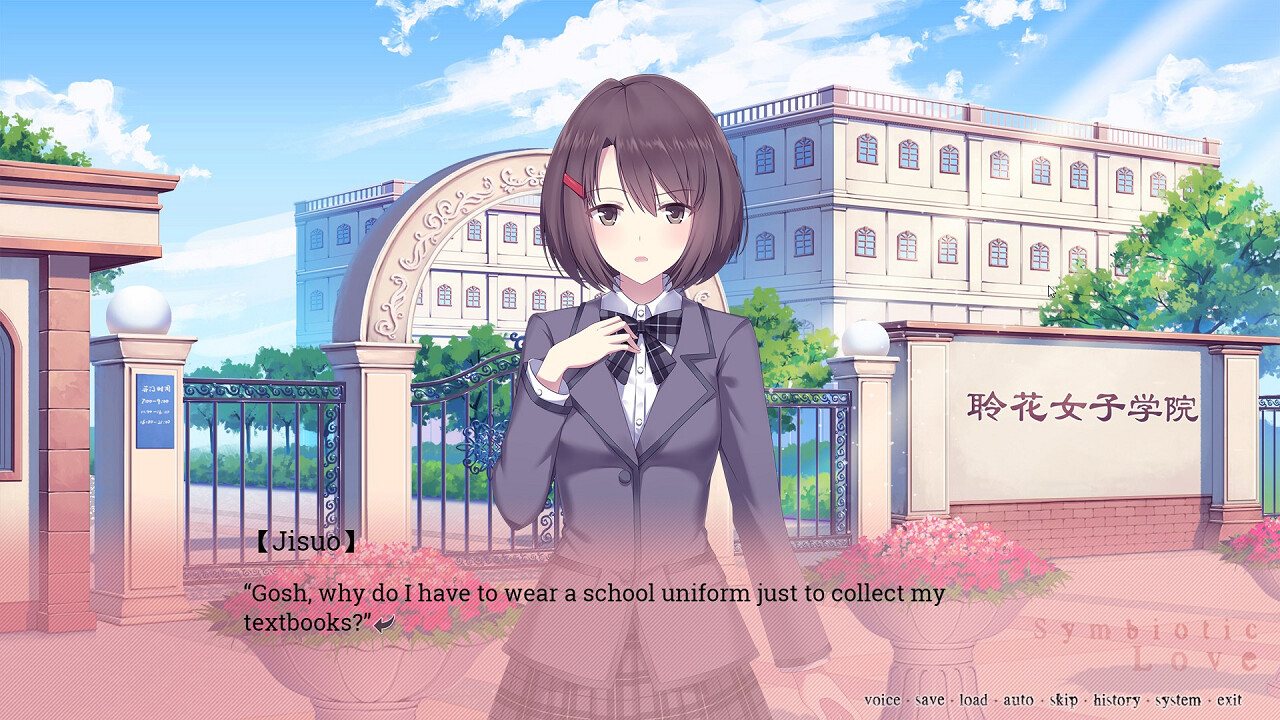The image size is (1280, 720).
Task: Open the load menu
Action: (973, 700)
